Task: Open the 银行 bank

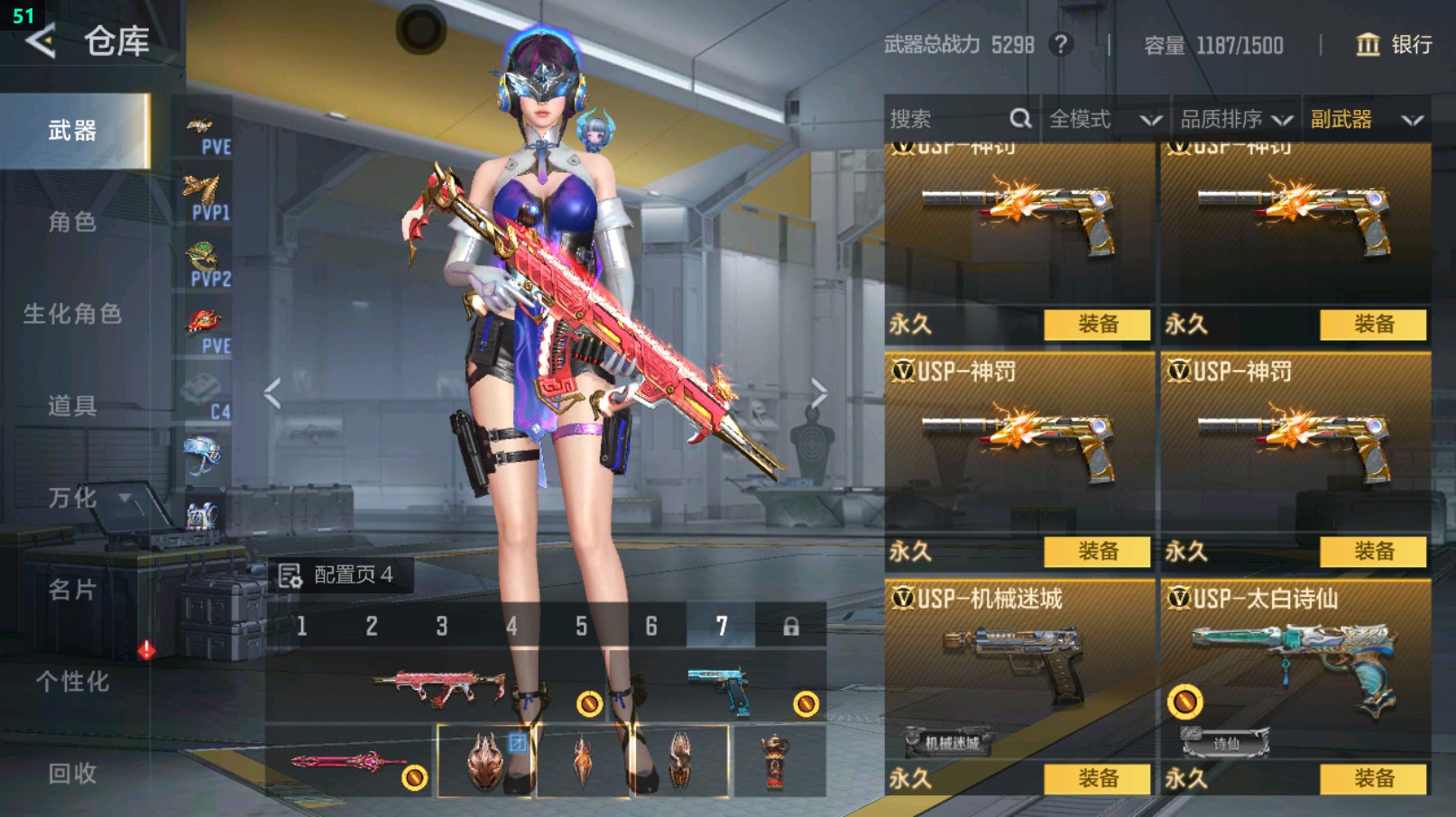Action: (x=1395, y=44)
